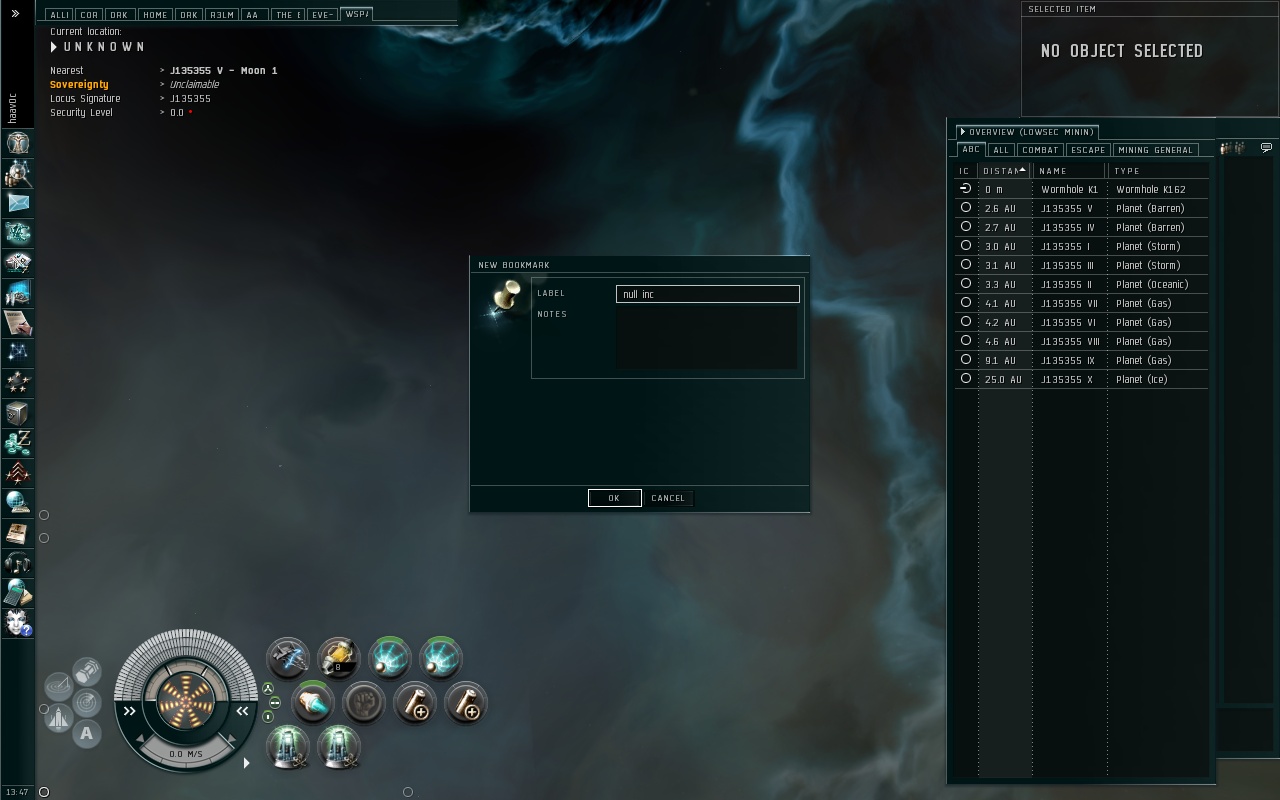This screenshot has height=800, width=1280.
Task: Switch to the COR chat tab
Action: click(x=89, y=15)
